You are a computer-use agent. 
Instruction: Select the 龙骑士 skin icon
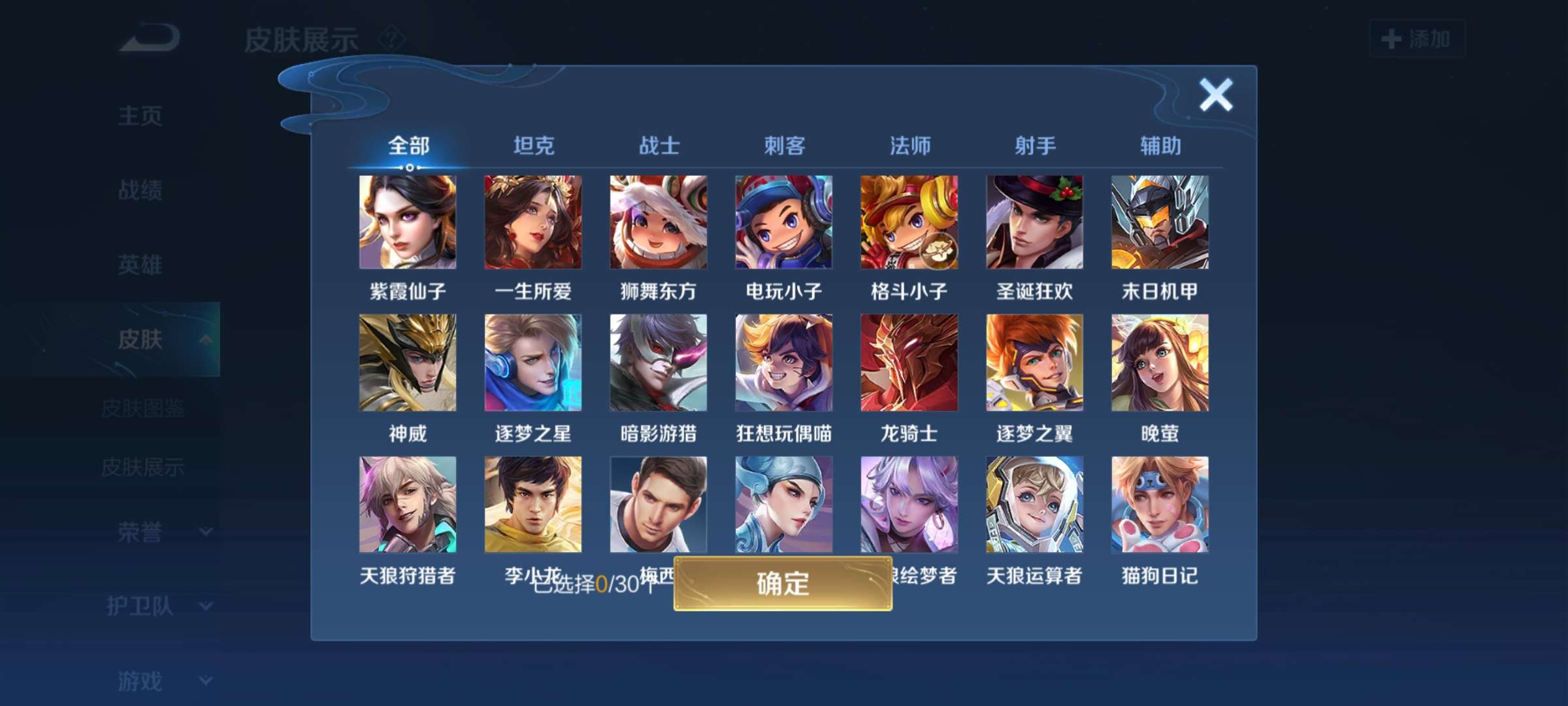[x=908, y=363]
